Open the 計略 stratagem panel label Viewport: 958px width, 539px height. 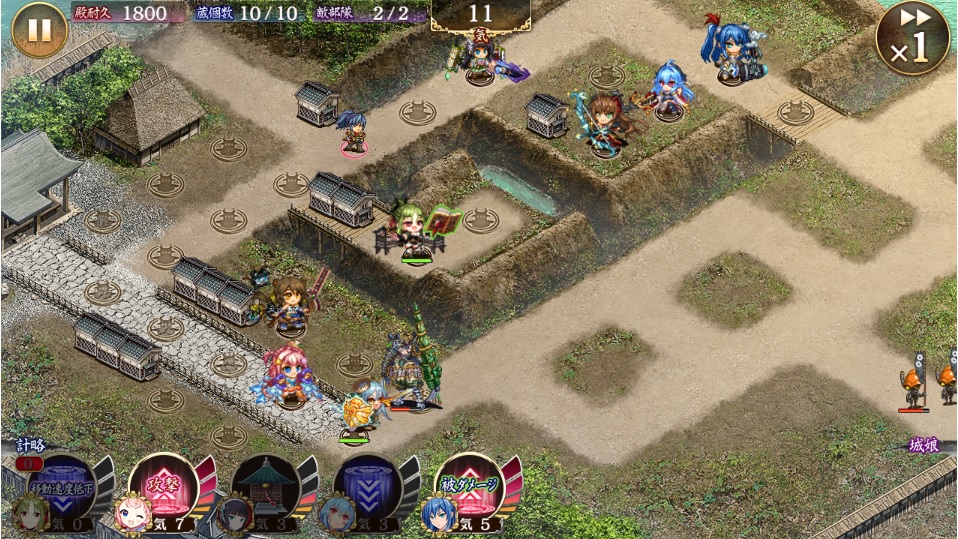pos(30,446)
